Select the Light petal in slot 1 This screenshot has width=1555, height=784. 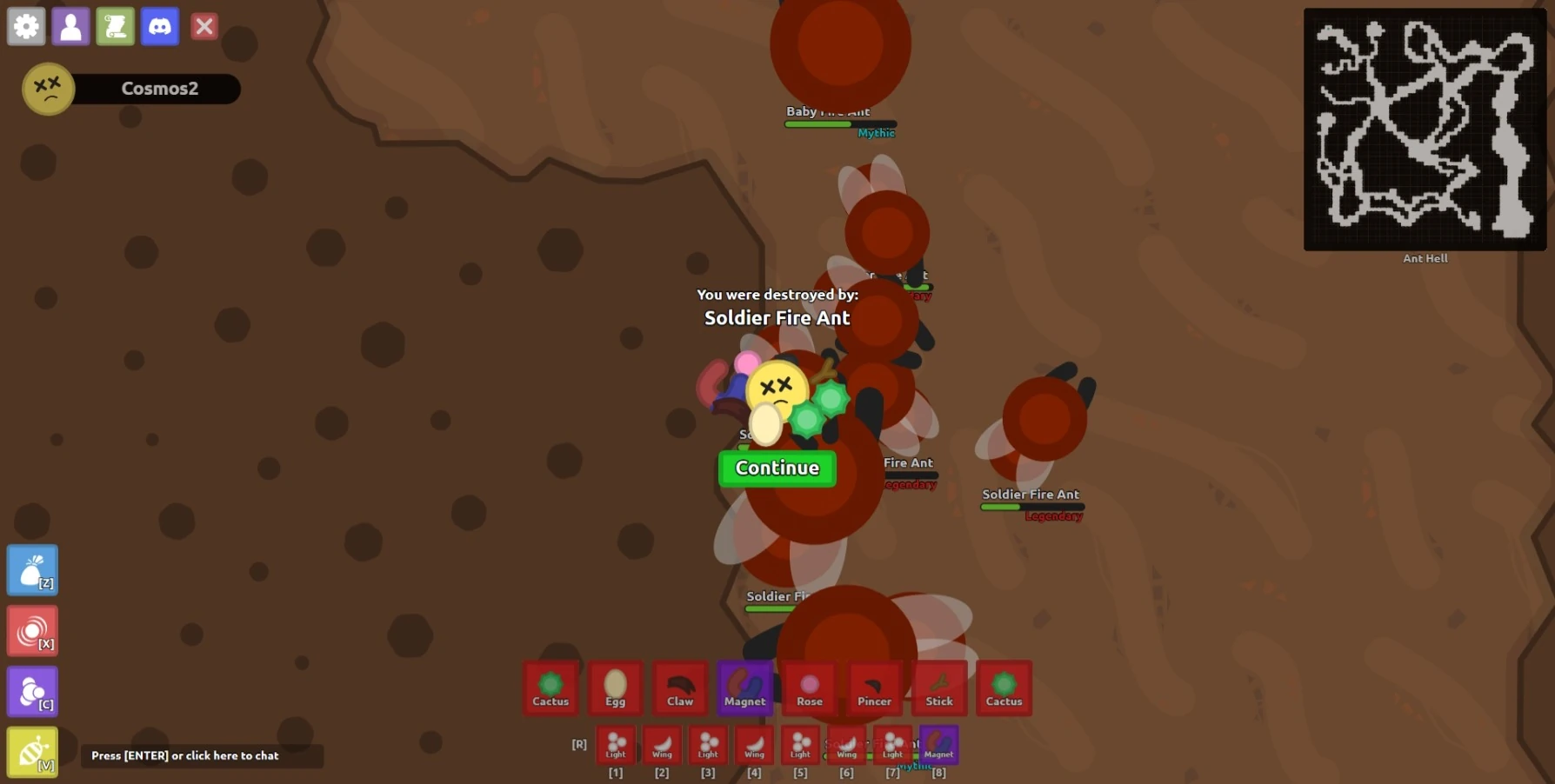point(616,745)
